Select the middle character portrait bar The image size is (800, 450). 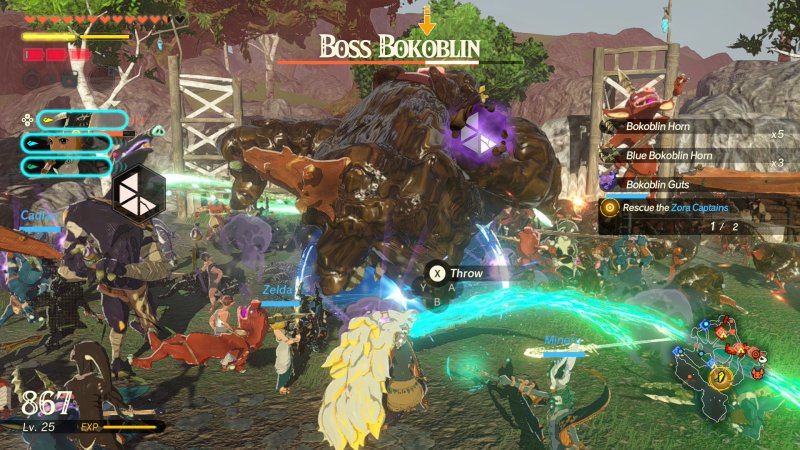[66, 143]
